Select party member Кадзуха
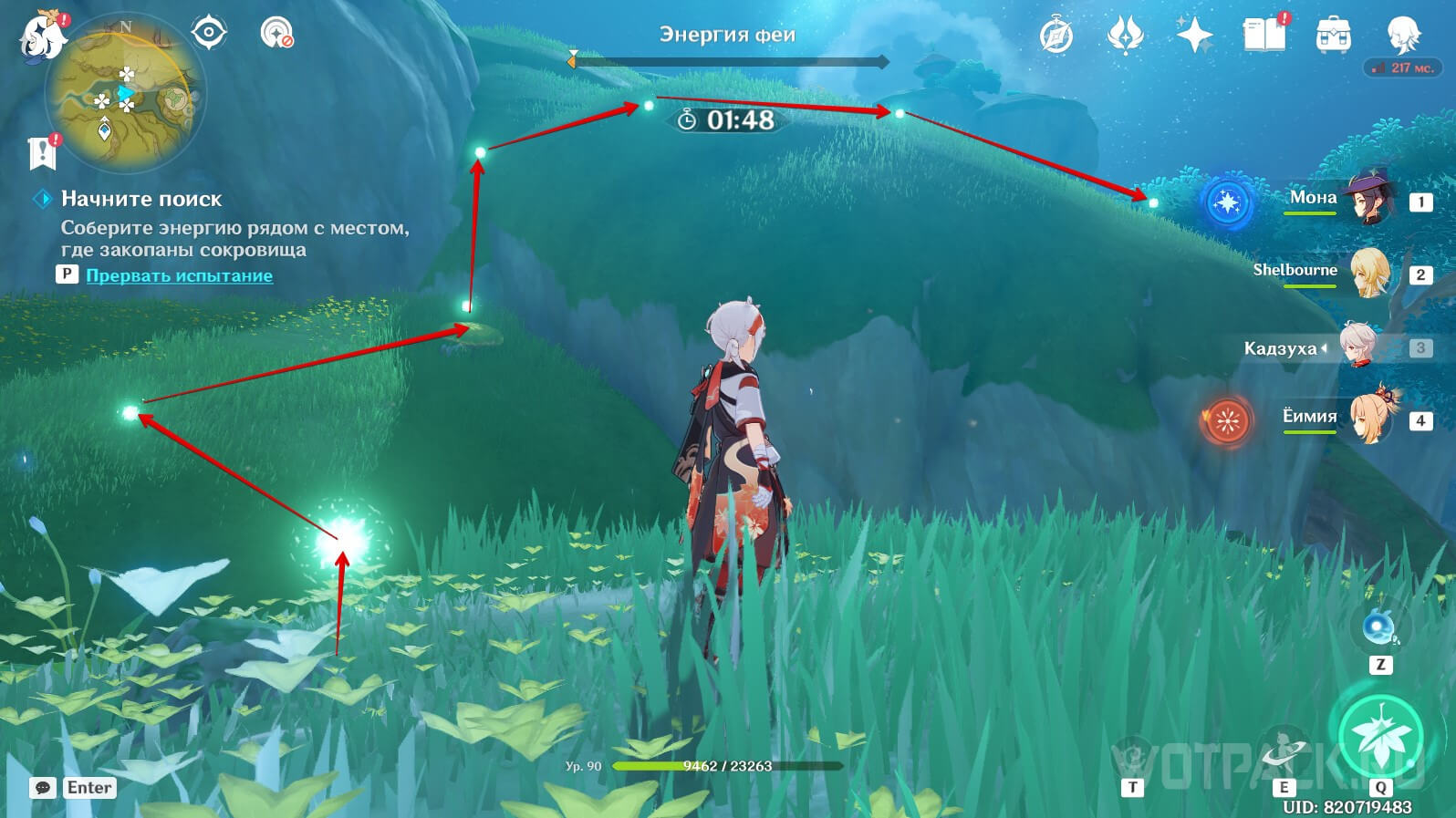The image size is (1456, 818). point(1359,347)
